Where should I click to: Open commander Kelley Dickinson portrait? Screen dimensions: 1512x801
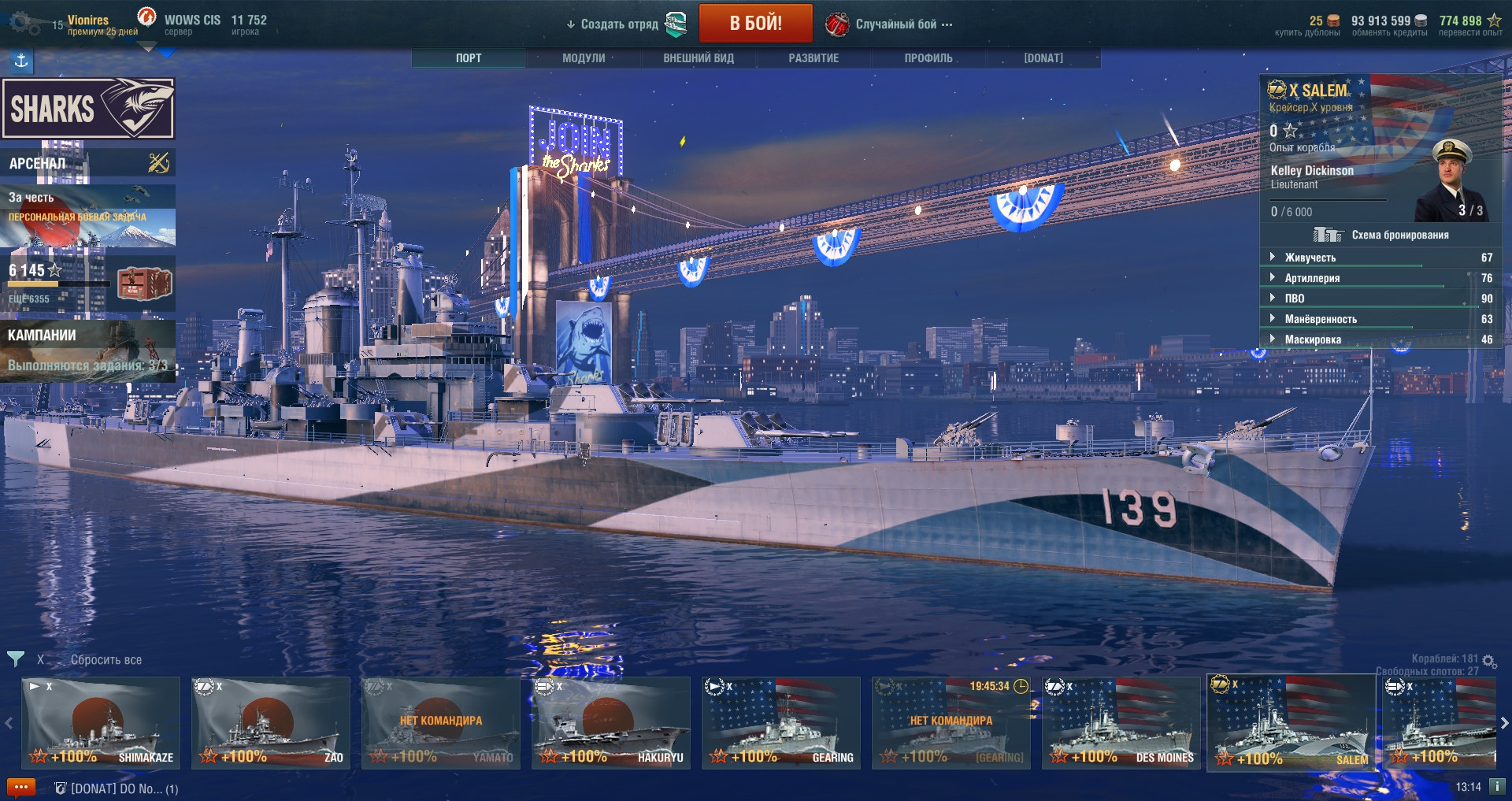[1450, 181]
